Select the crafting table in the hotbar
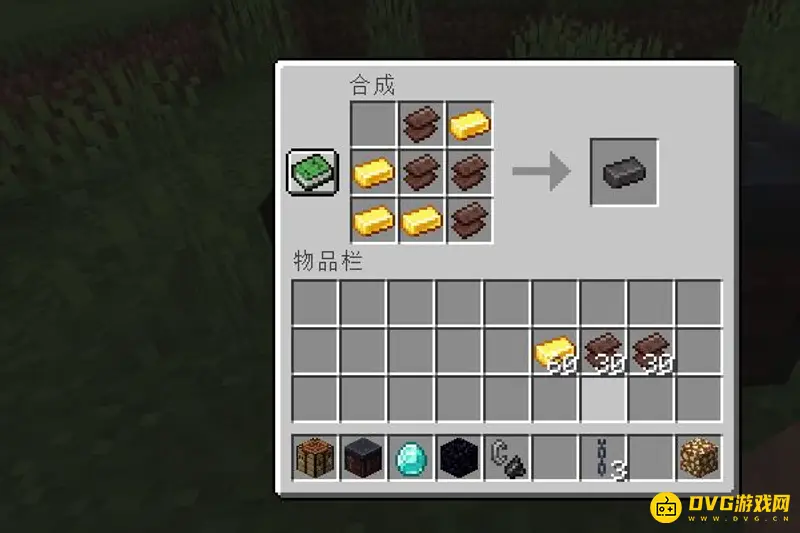The height and width of the screenshot is (533, 800). pos(315,457)
